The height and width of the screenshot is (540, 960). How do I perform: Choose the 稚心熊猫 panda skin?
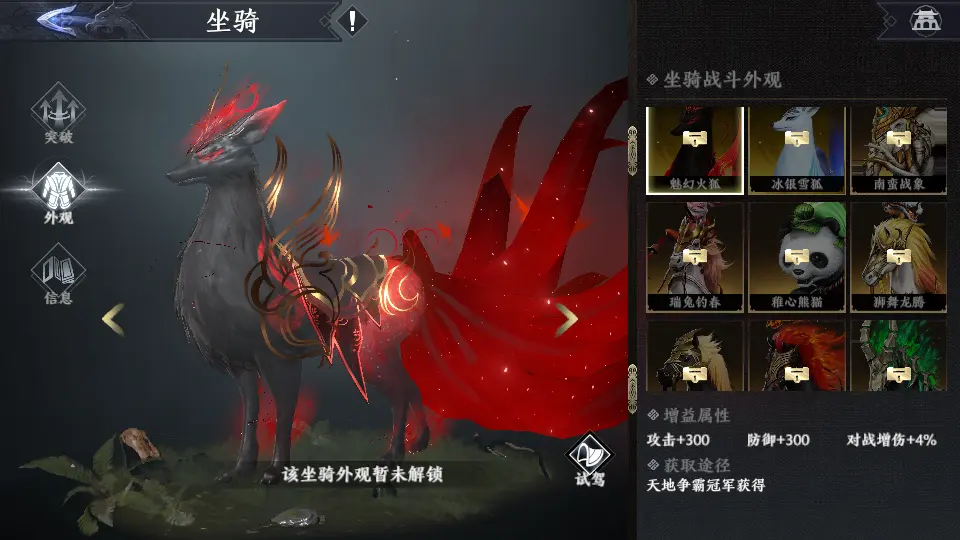point(797,257)
